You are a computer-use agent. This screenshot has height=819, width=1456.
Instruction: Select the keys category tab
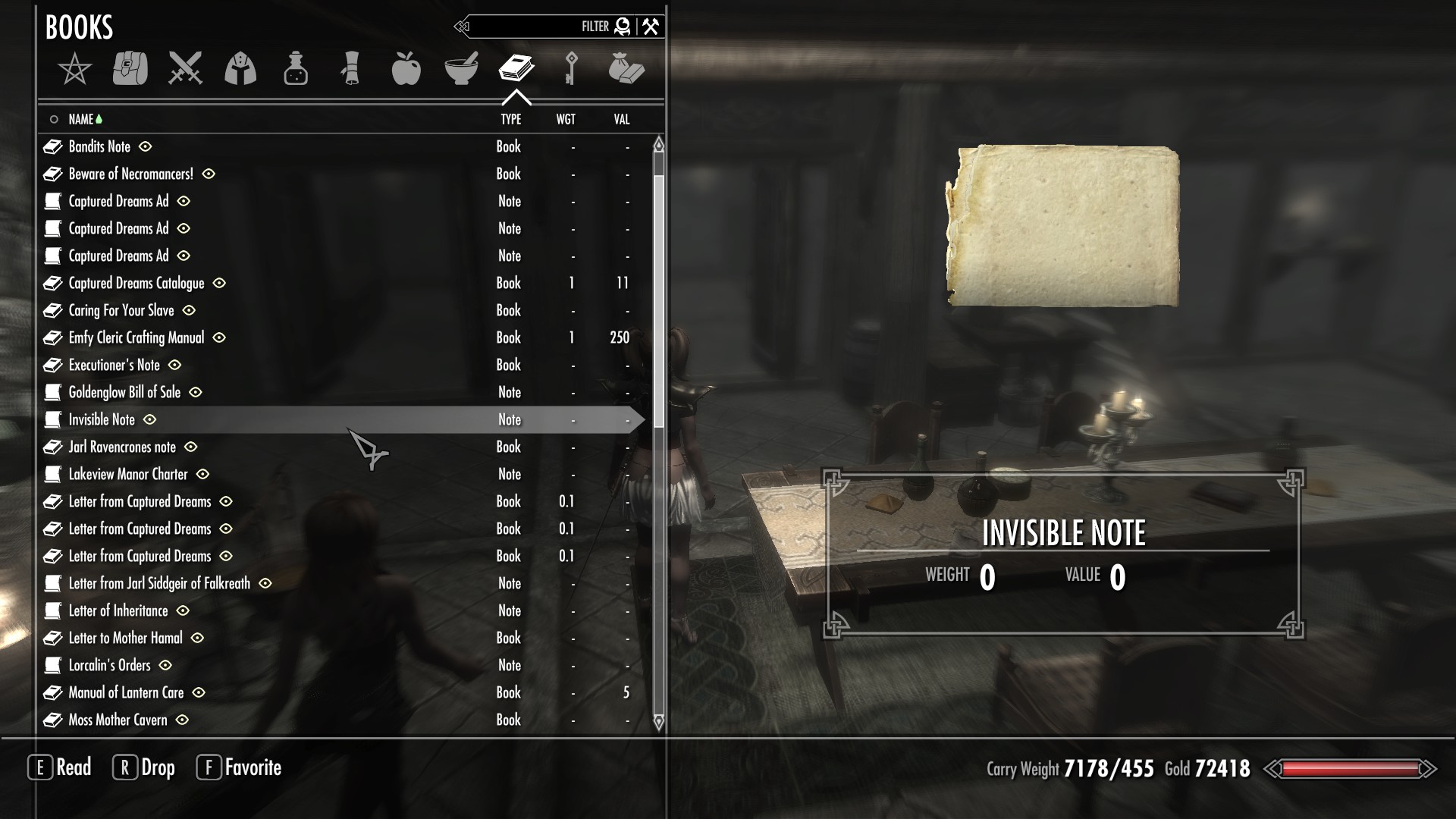pos(571,68)
